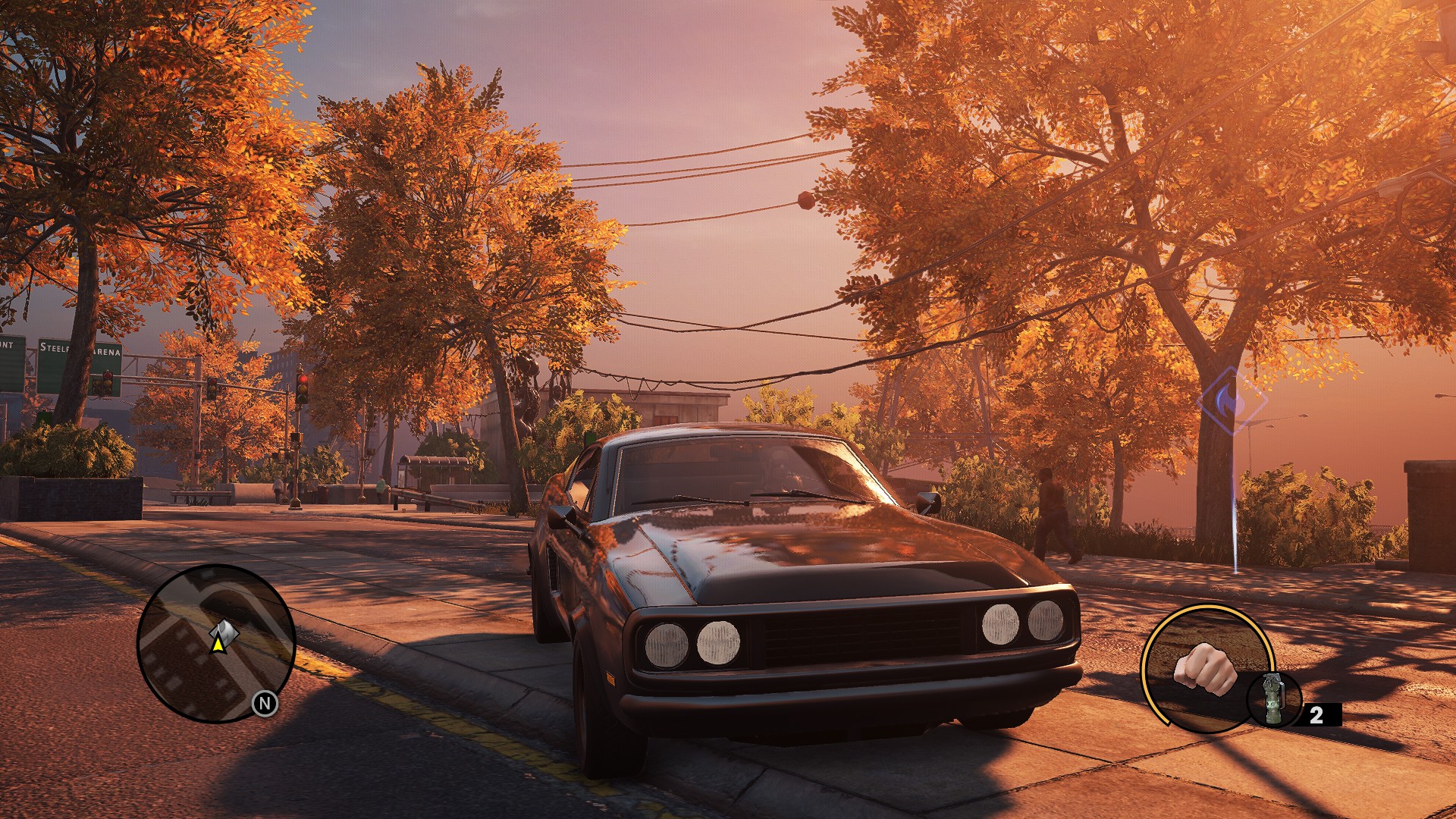Choose the grenade icon
1456x819 pixels.
click(x=1274, y=699)
